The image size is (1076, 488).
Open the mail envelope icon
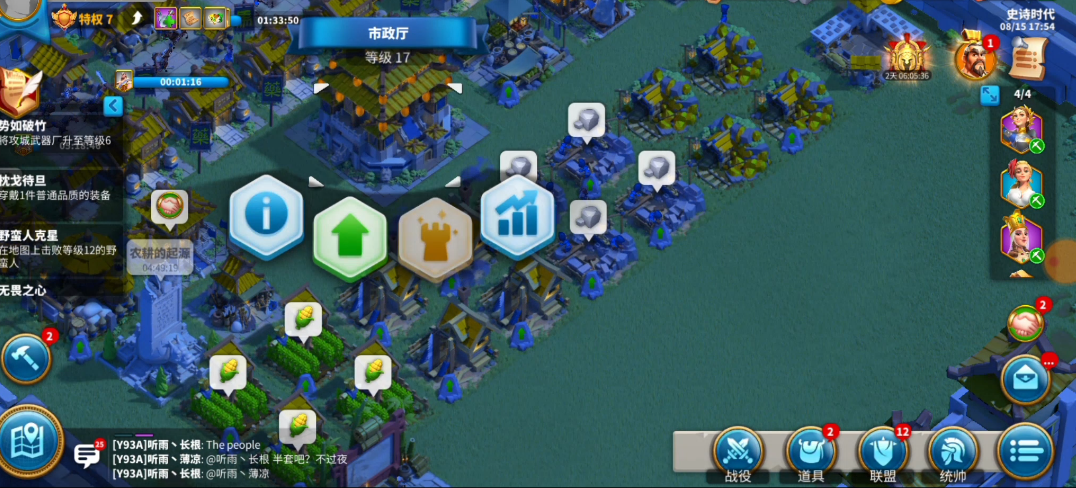tap(1025, 379)
